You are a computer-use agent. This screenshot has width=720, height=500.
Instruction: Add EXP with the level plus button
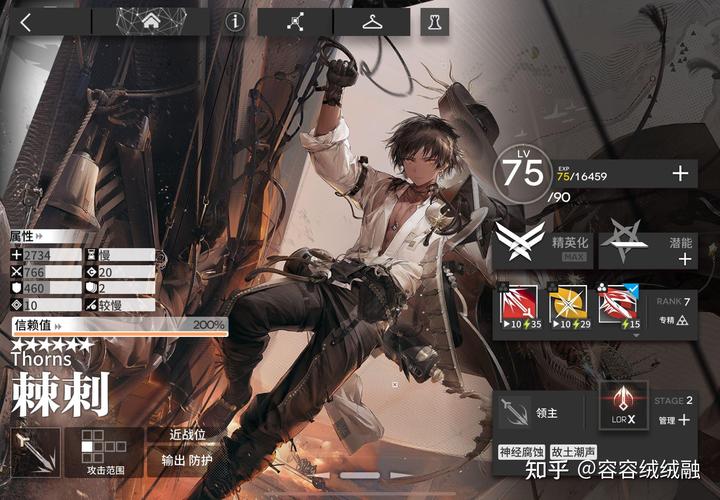[x=681, y=173]
